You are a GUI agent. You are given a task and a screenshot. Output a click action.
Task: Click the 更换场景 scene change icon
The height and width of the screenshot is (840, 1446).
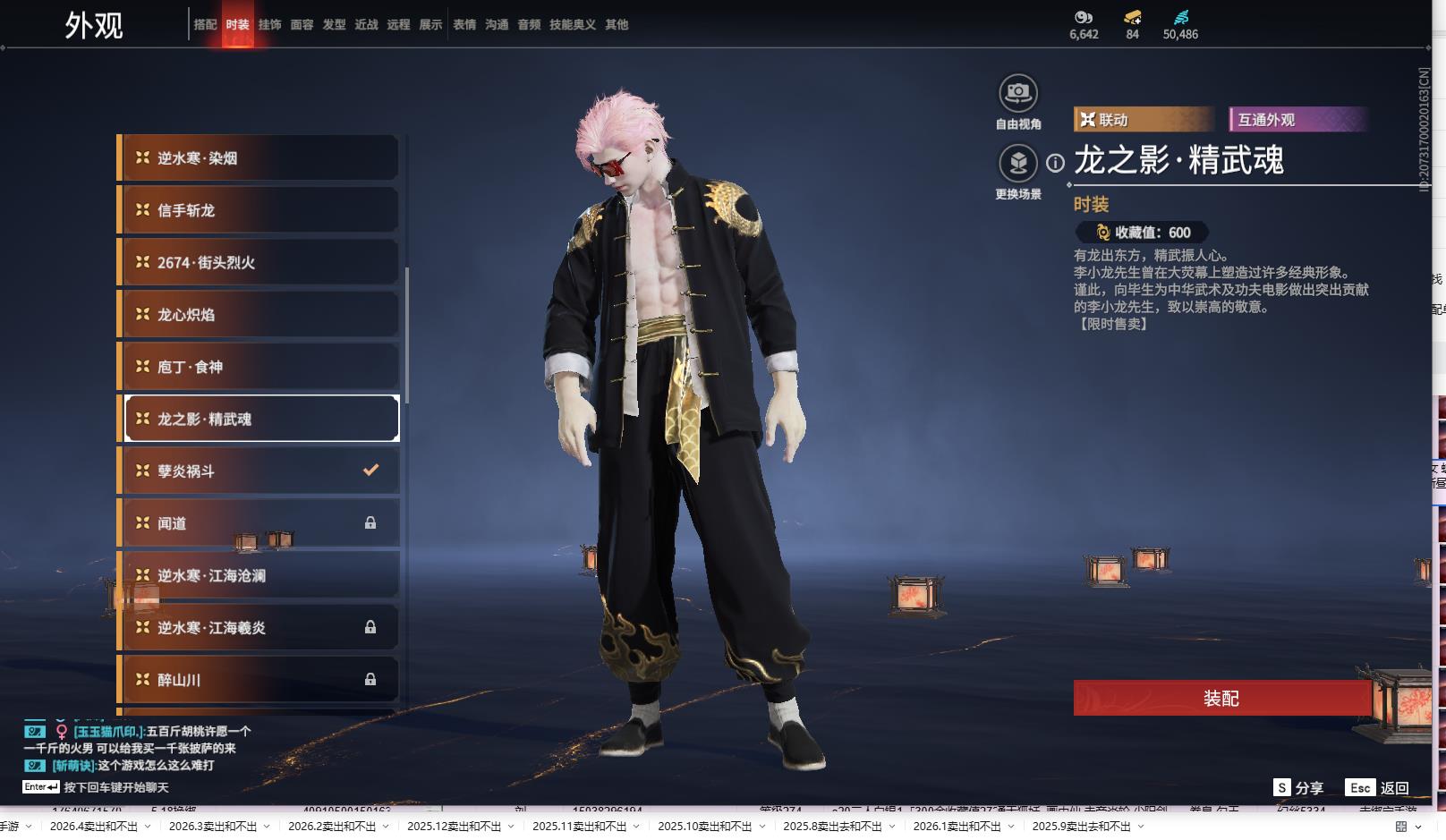pyautogui.click(x=1017, y=164)
